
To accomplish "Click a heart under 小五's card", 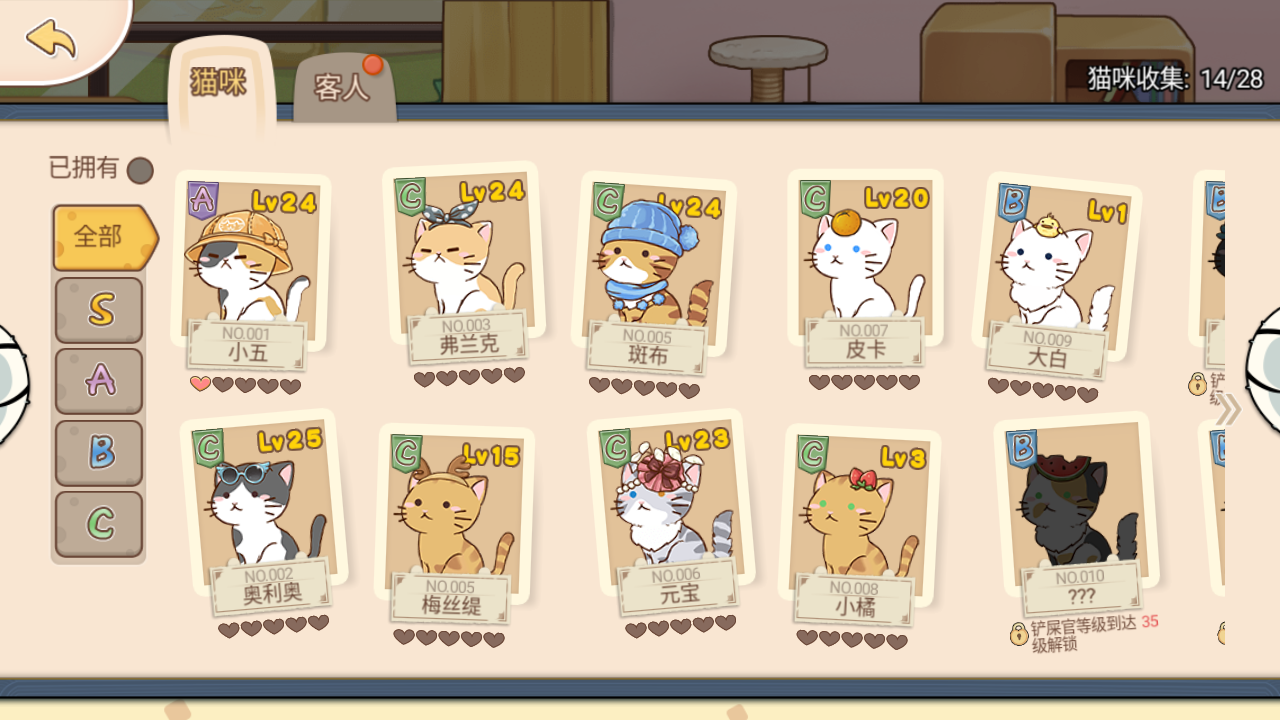I will (x=199, y=382).
